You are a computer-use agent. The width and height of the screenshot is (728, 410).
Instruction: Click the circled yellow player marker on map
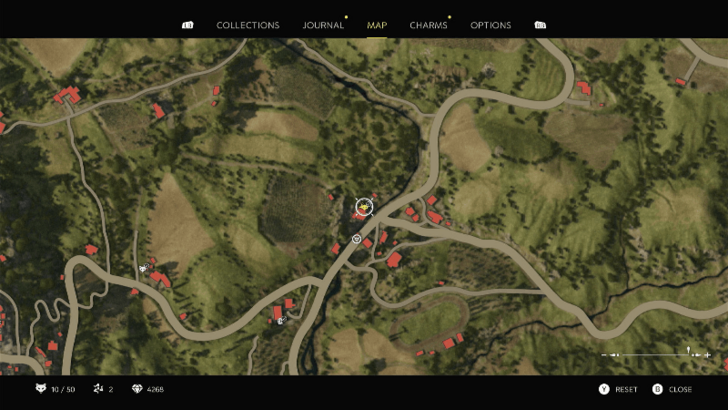pos(363,207)
